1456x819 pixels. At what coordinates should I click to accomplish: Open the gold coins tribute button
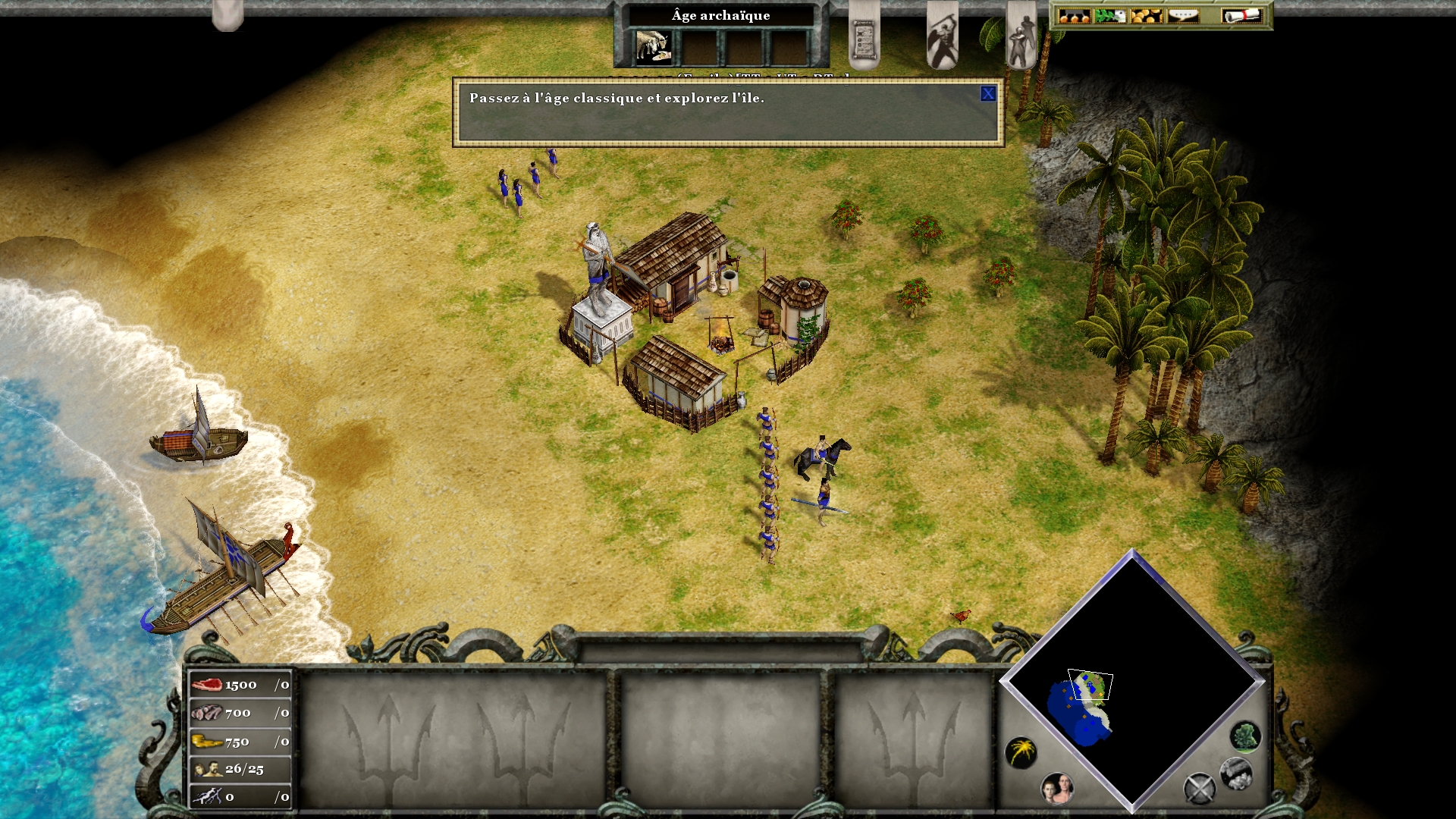coord(1146,16)
